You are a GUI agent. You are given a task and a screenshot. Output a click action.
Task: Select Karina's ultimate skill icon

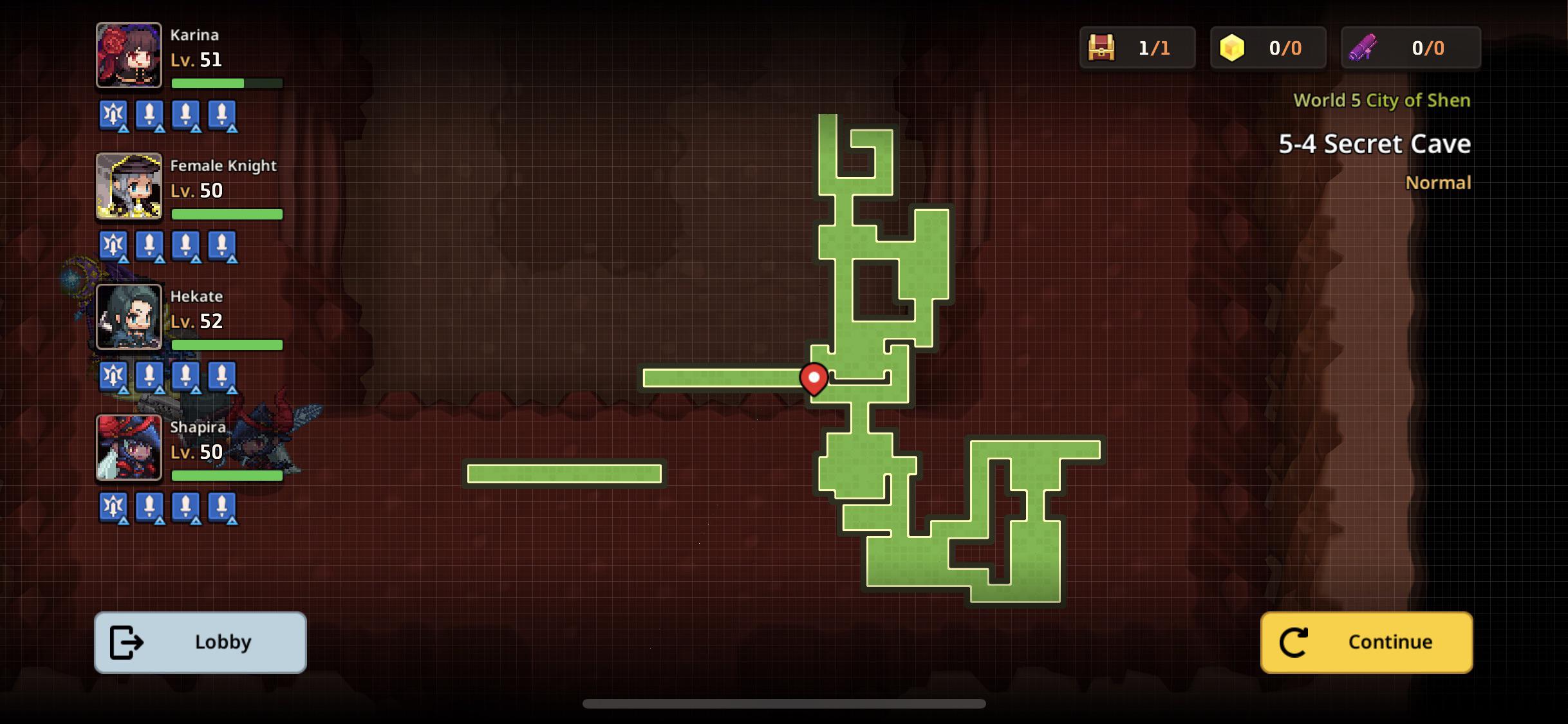click(113, 114)
